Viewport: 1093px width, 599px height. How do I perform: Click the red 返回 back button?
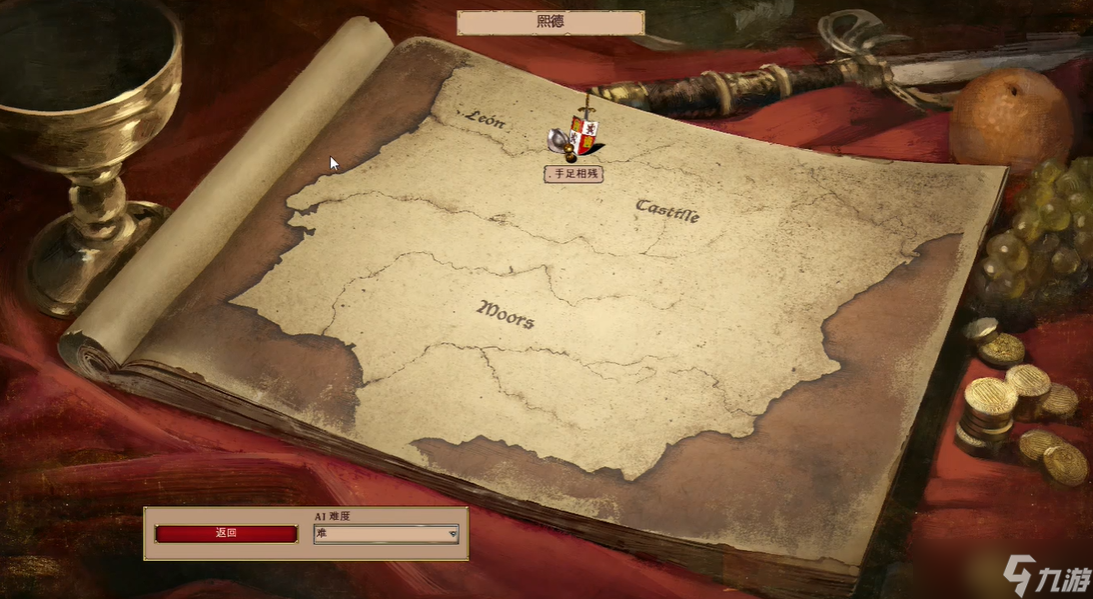click(226, 533)
